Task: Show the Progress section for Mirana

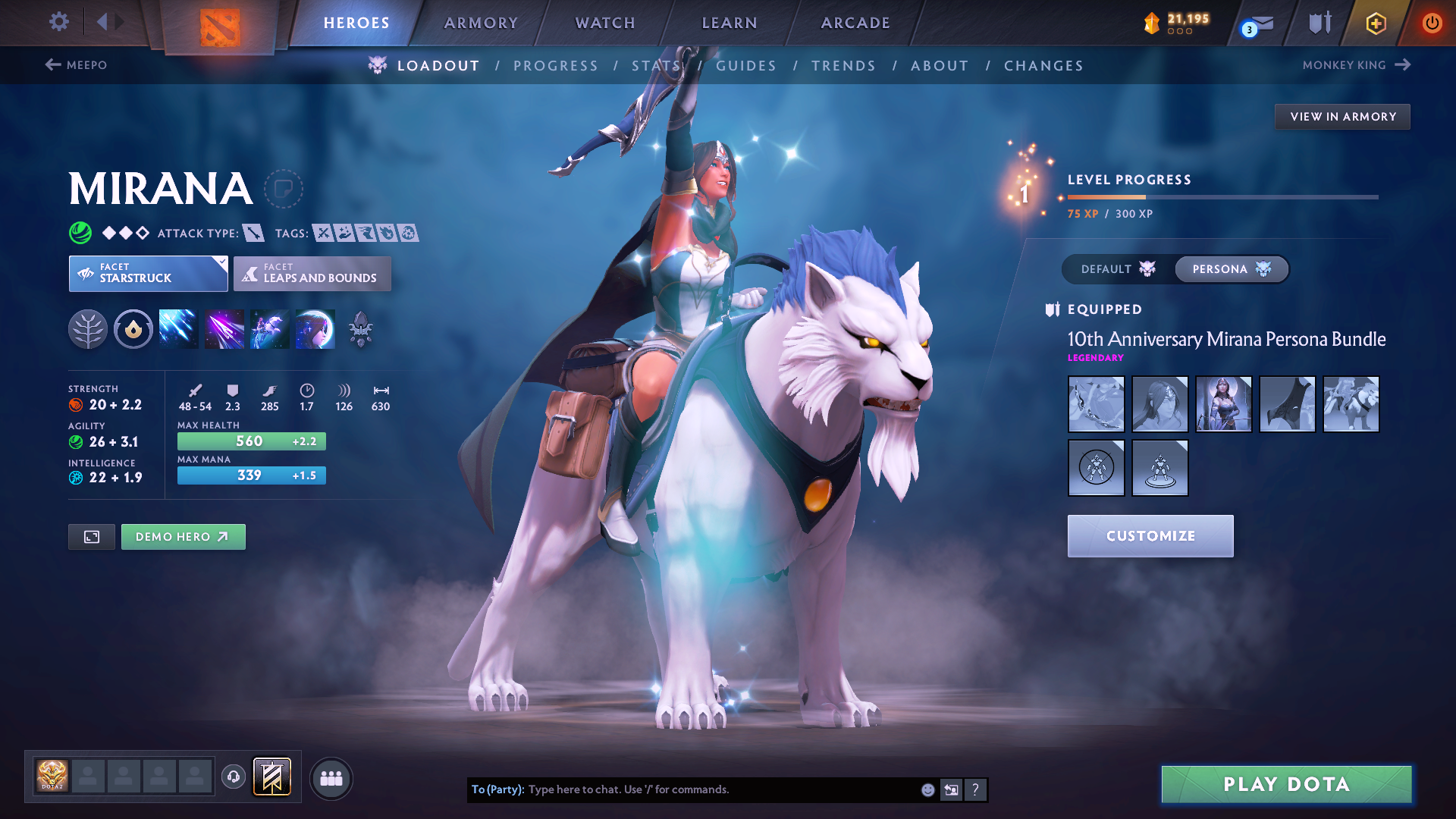Action: click(x=556, y=66)
